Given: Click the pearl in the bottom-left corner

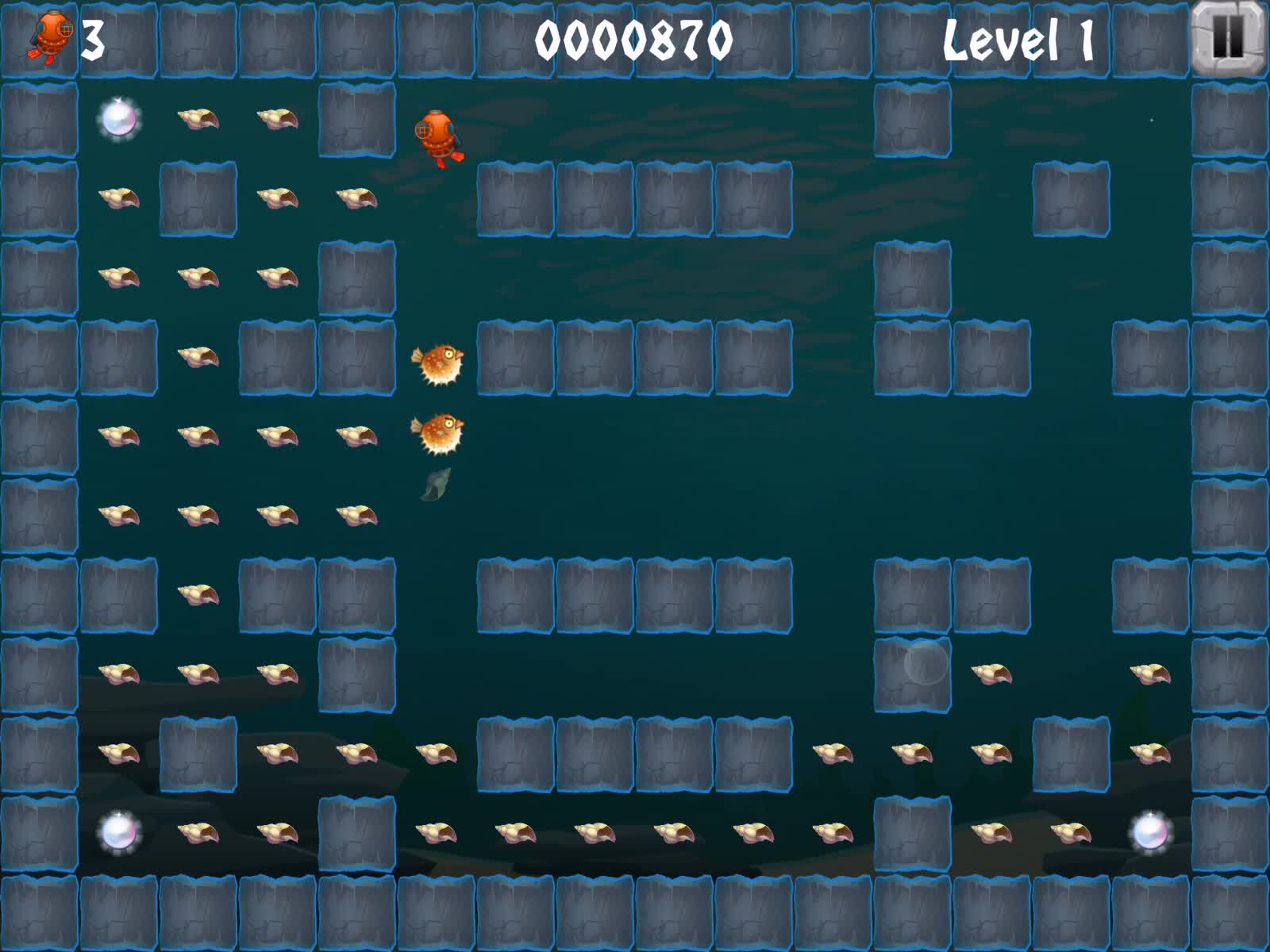Looking at the screenshot, I should [x=117, y=833].
